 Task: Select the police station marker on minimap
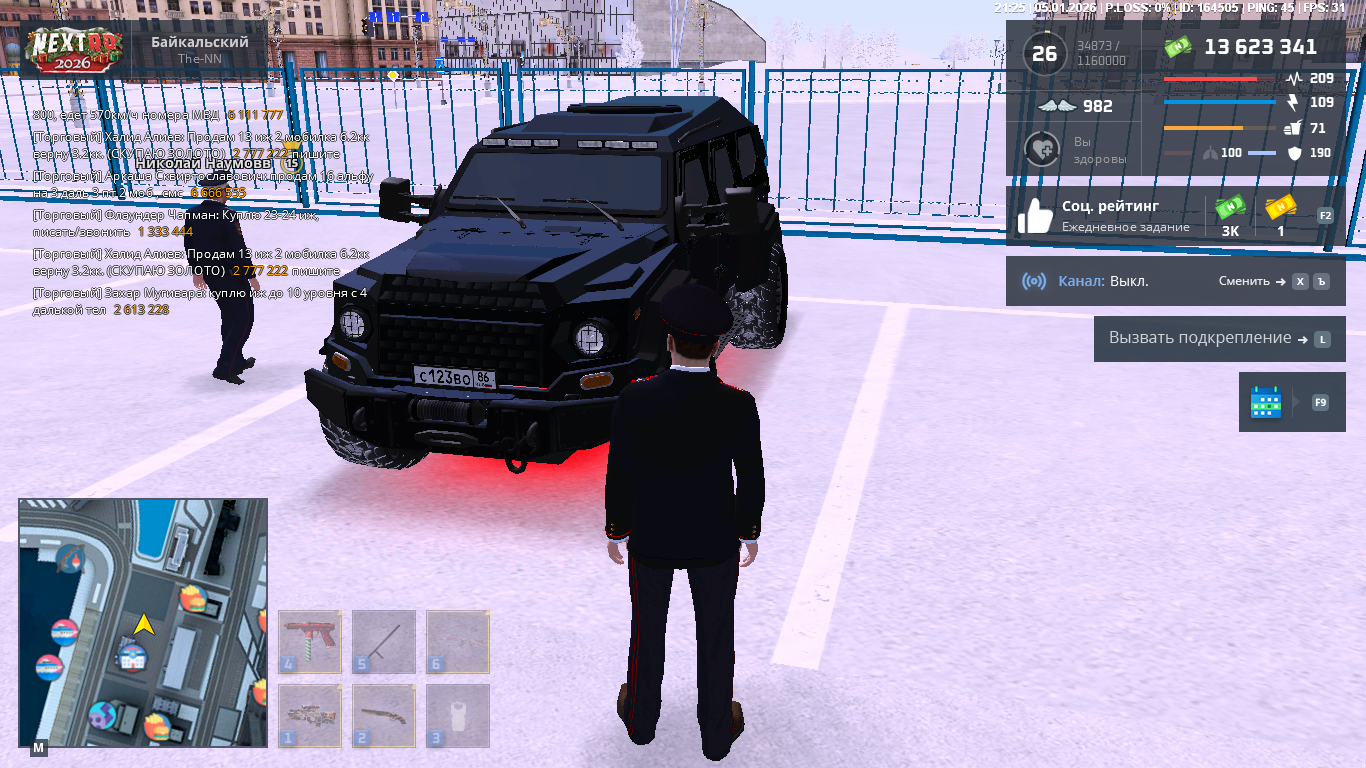point(132,657)
